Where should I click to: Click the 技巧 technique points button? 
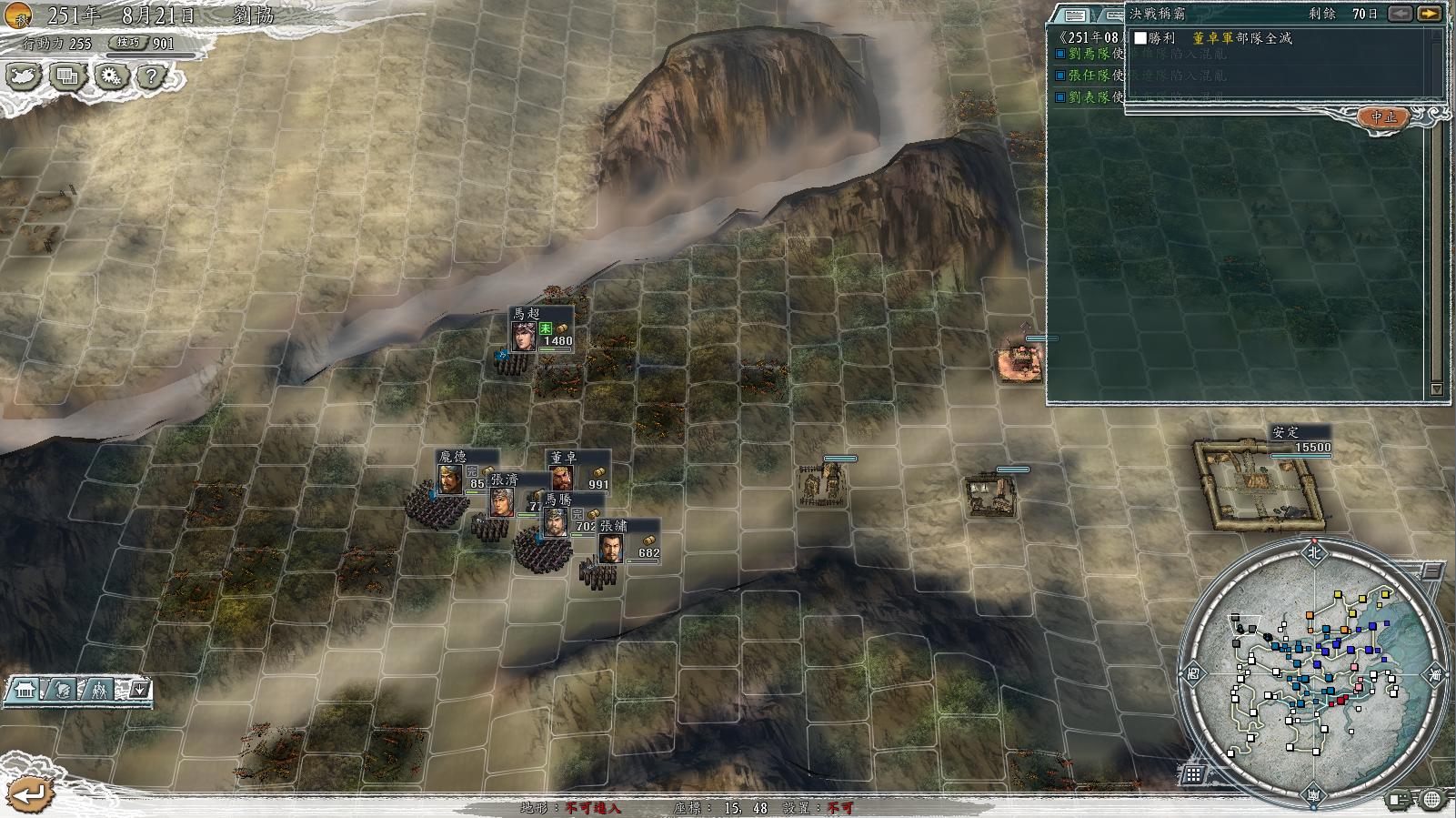(x=128, y=43)
